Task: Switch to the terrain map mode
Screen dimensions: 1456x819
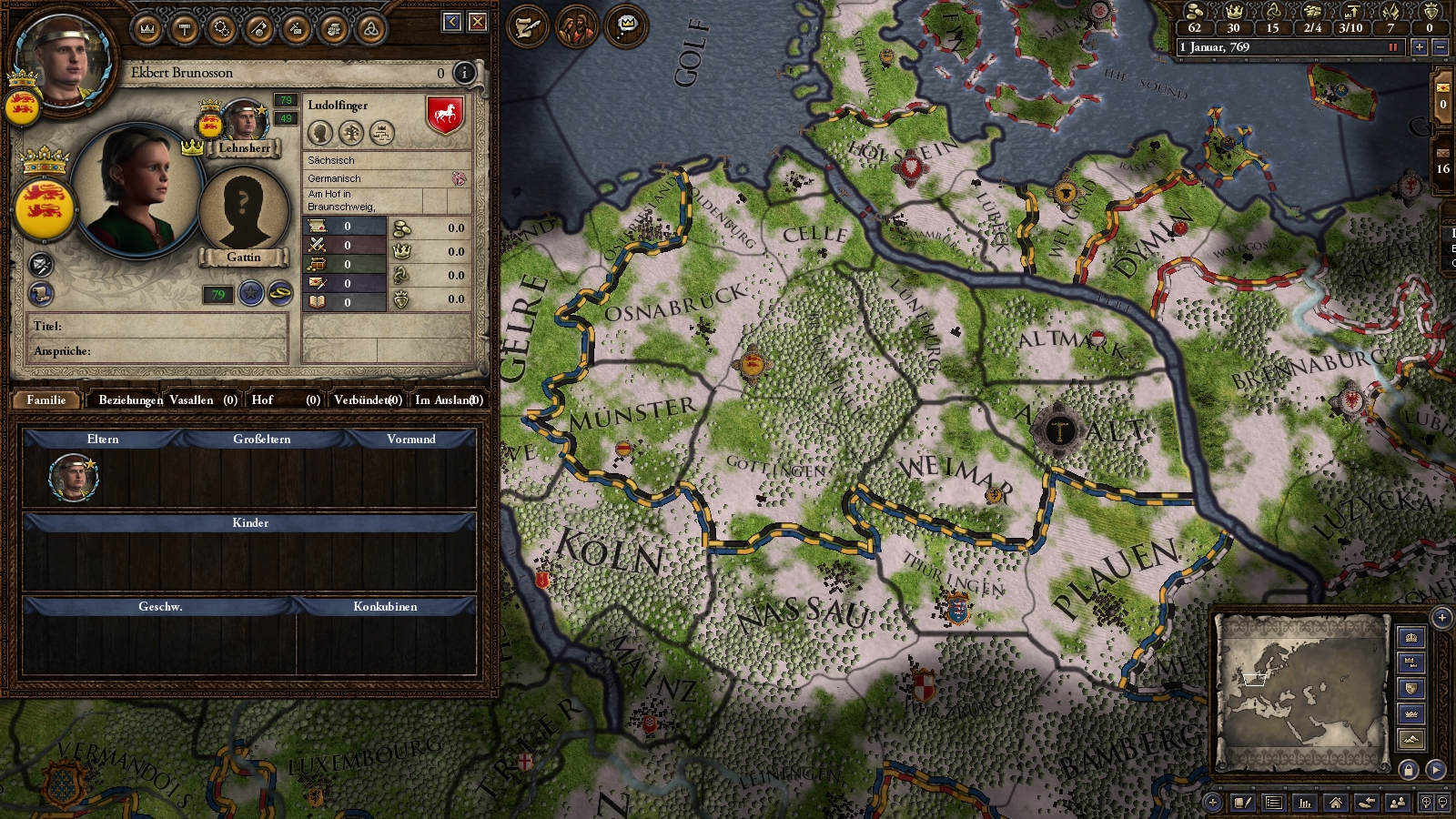Action: [1411, 739]
